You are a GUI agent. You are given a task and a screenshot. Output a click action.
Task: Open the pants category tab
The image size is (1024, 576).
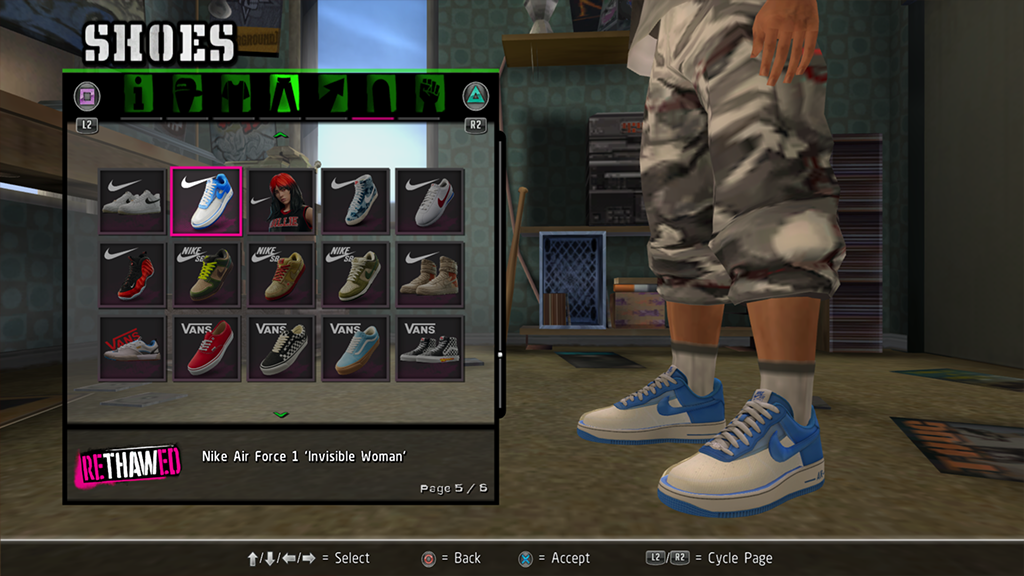tap(282, 96)
